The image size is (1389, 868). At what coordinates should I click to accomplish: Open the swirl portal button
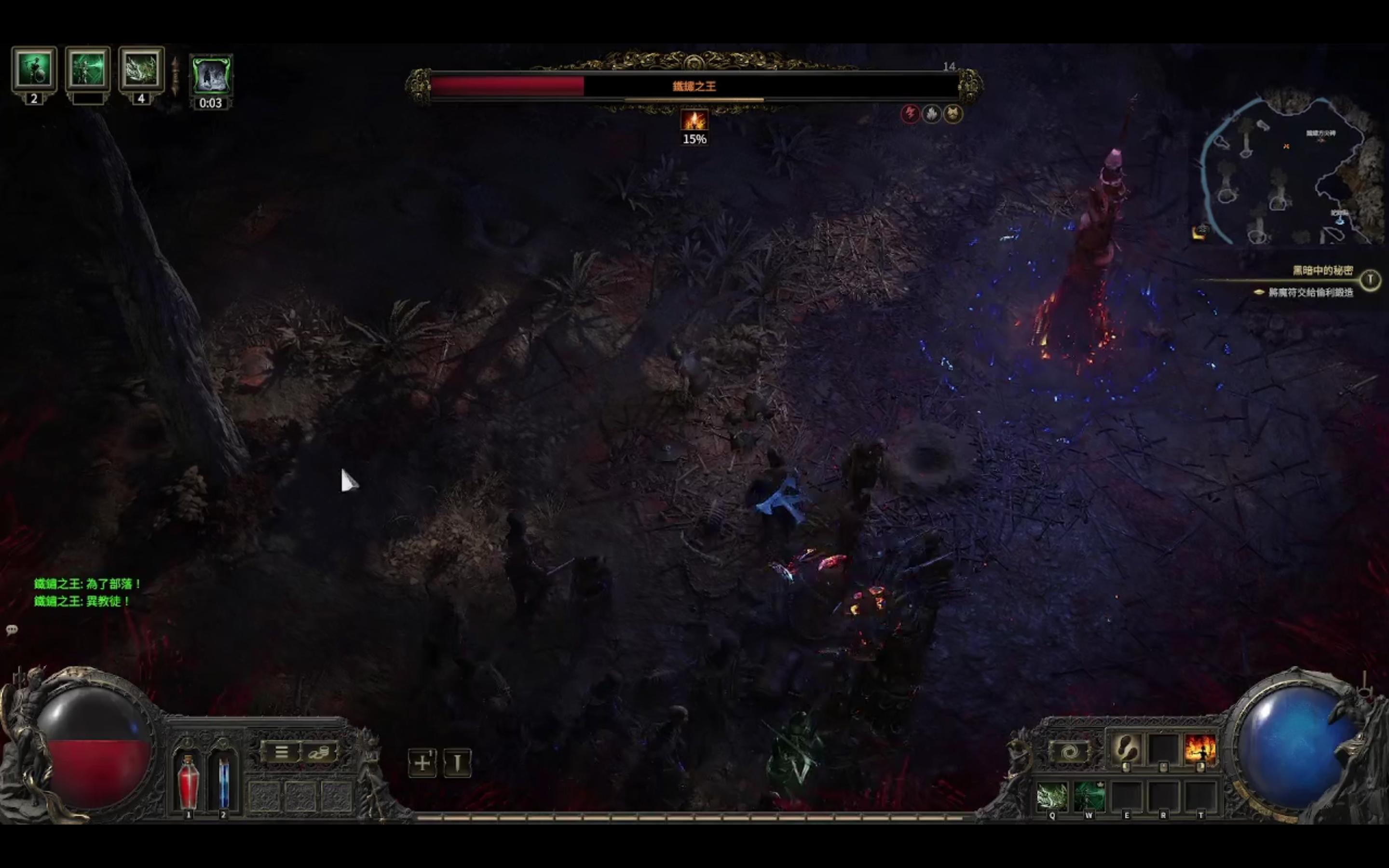click(x=1068, y=751)
